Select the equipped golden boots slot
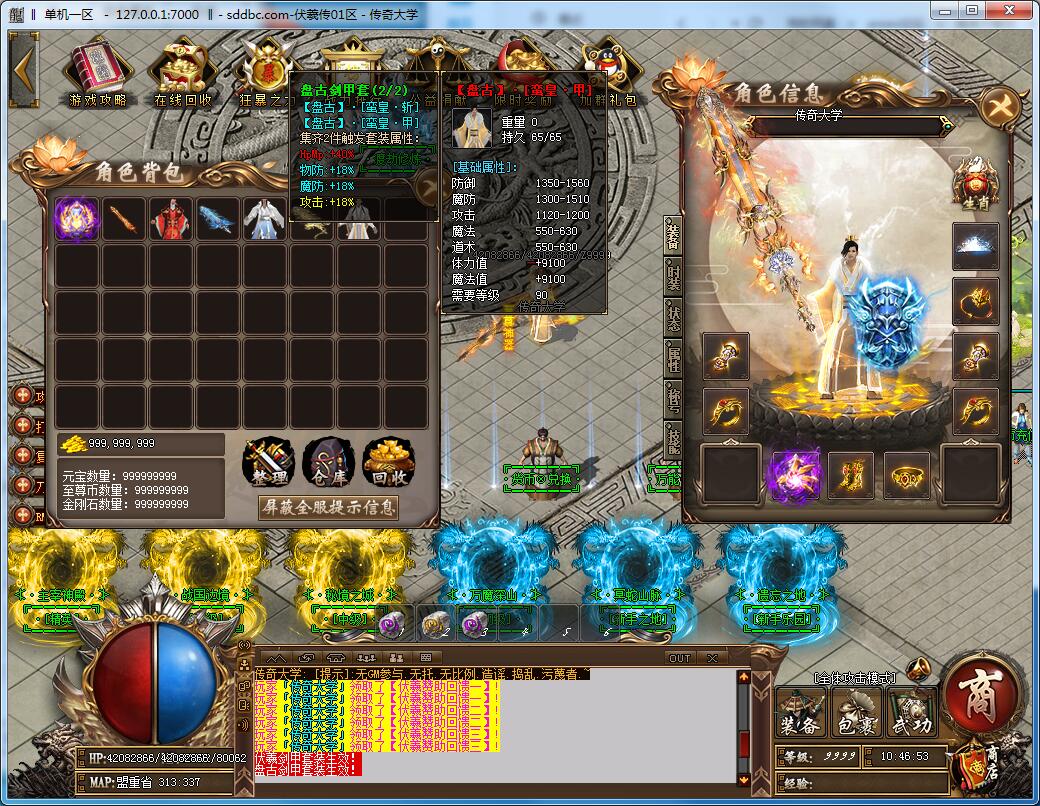The width and height of the screenshot is (1040, 806). [850, 474]
